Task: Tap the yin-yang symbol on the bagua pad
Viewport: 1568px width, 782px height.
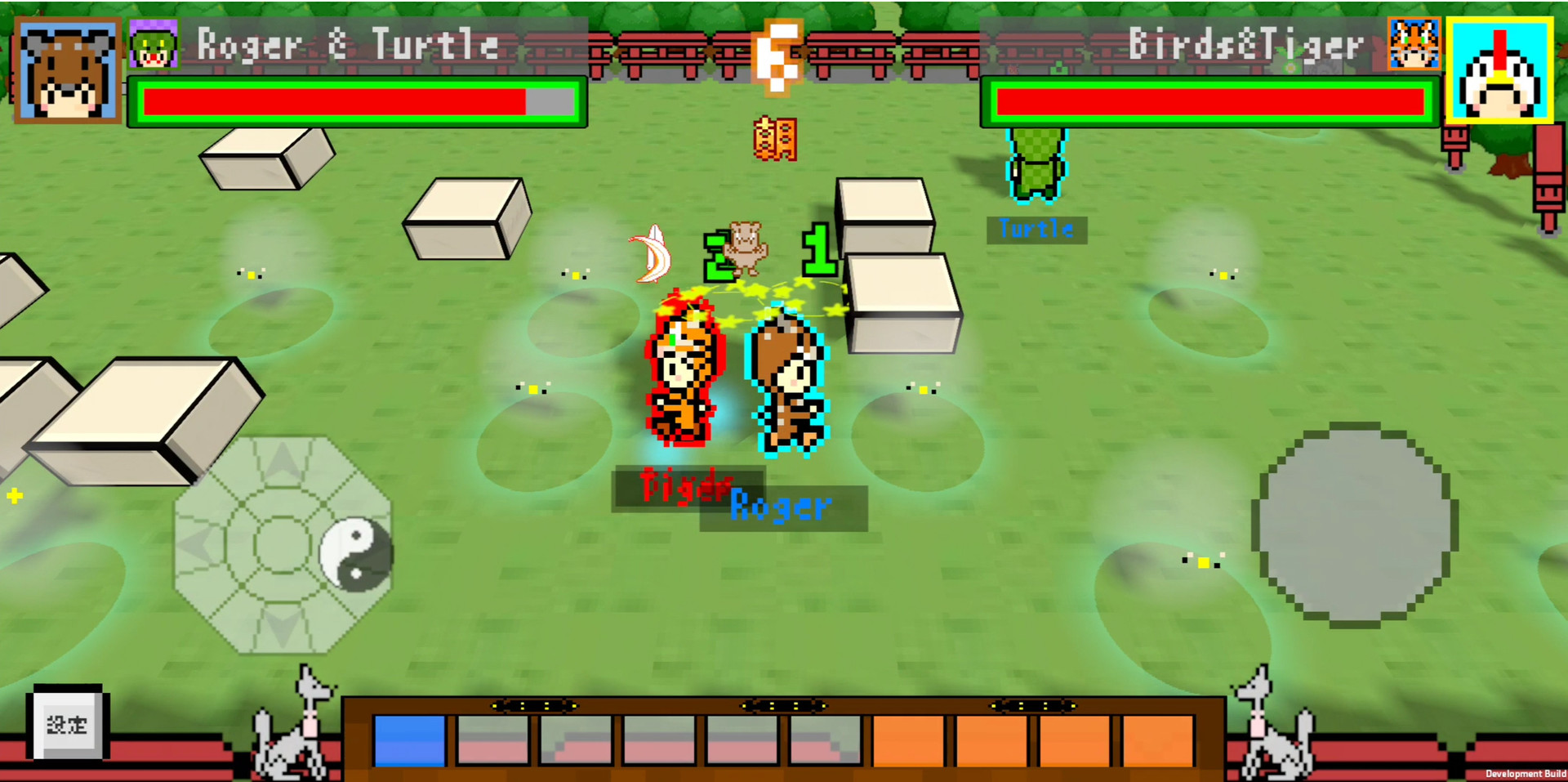Action: pyautogui.click(x=357, y=554)
